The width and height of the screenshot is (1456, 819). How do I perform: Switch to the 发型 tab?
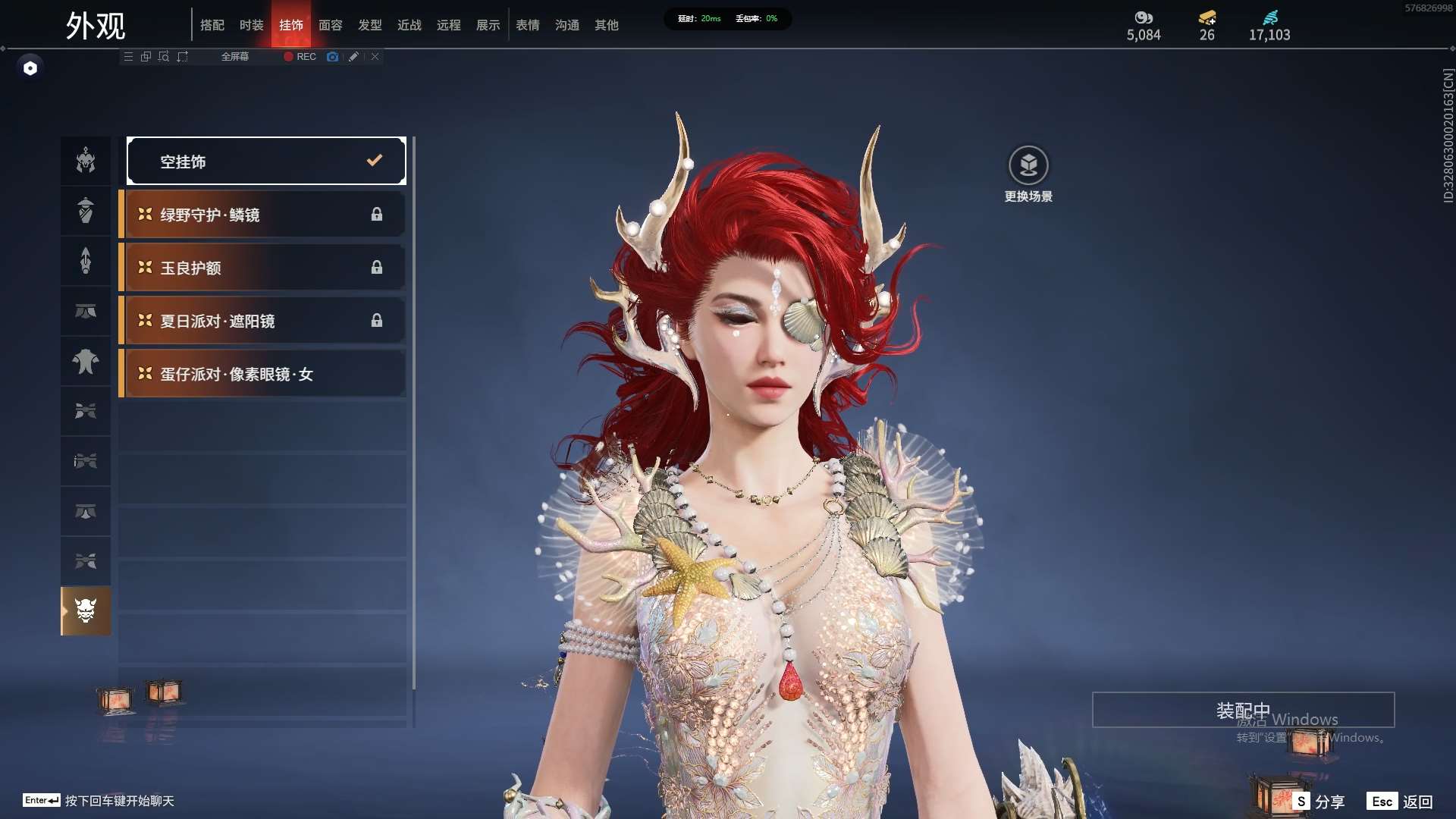click(370, 25)
